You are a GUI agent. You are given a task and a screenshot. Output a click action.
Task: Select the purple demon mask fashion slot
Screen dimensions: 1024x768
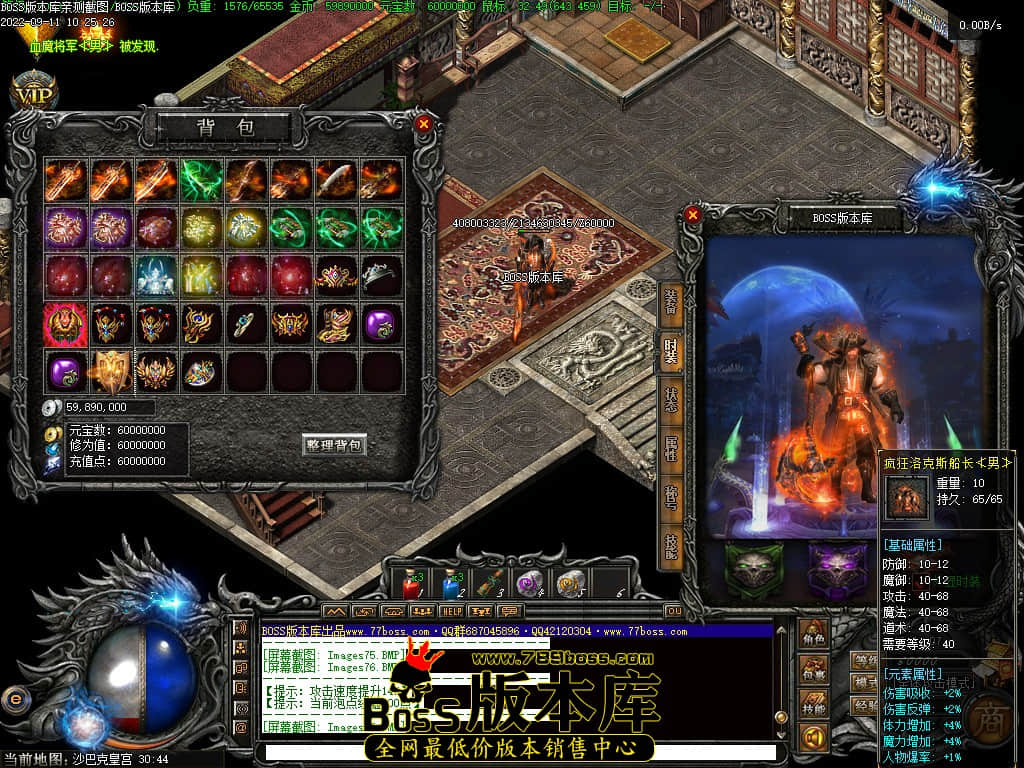point(838,570)
